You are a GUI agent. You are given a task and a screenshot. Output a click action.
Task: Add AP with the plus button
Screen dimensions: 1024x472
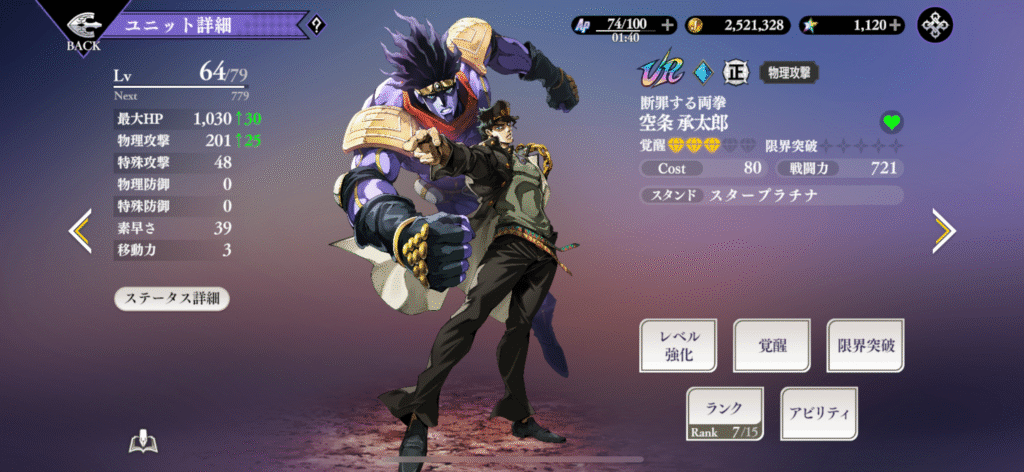pyautogui.click(x=667, y=25)
